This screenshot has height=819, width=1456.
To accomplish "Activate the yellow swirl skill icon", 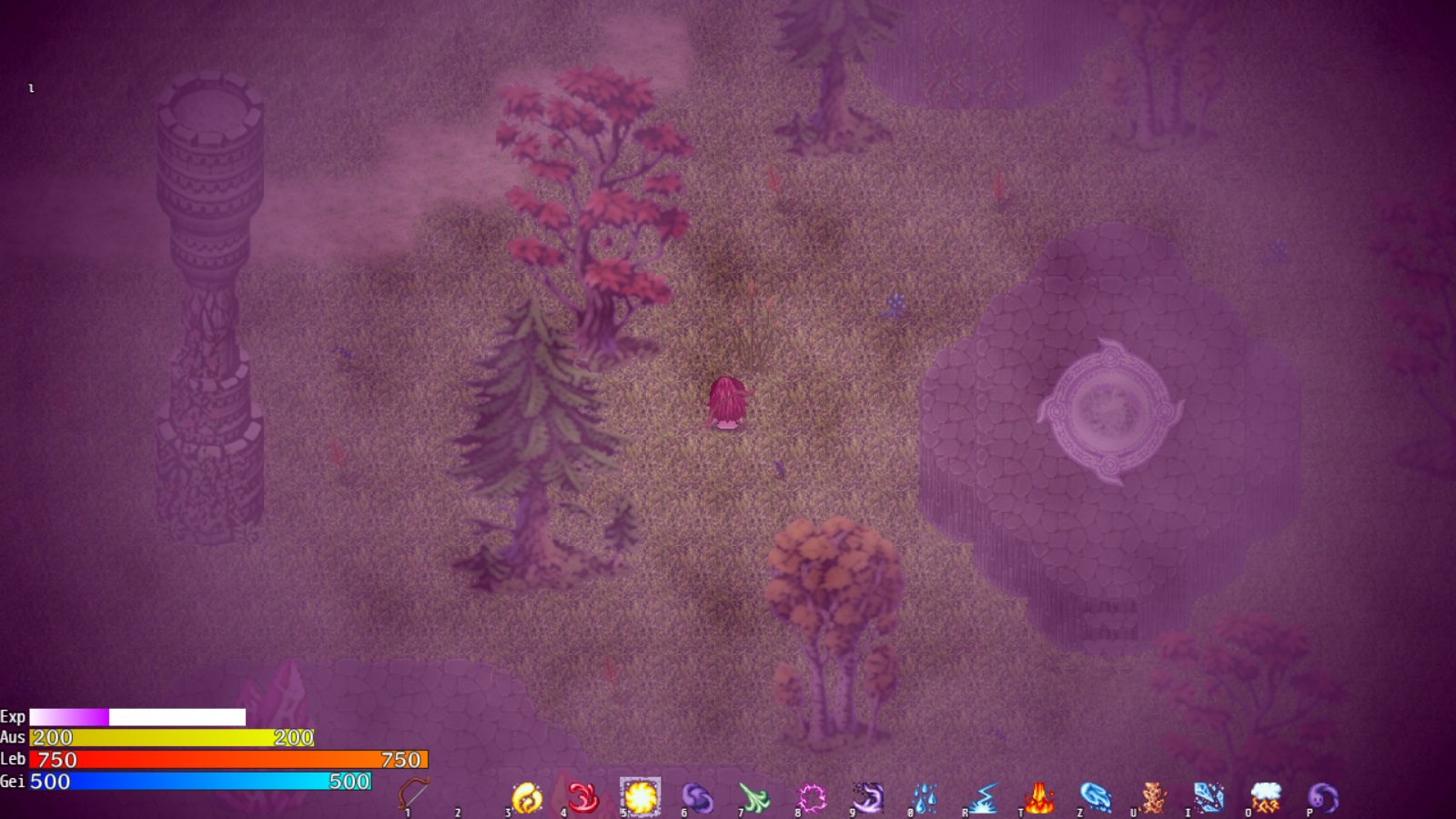I will point(527,798).
